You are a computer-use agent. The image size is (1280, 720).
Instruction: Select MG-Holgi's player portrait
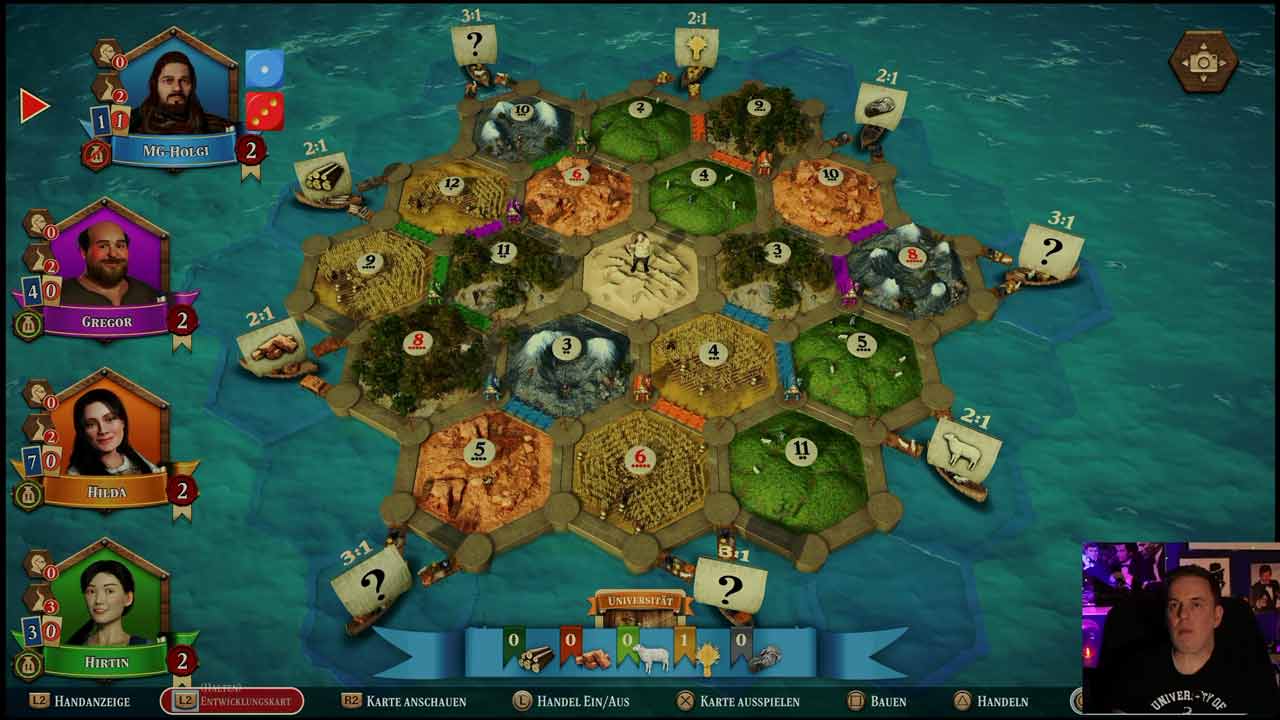pyautogui.click(x=176, y=92)
